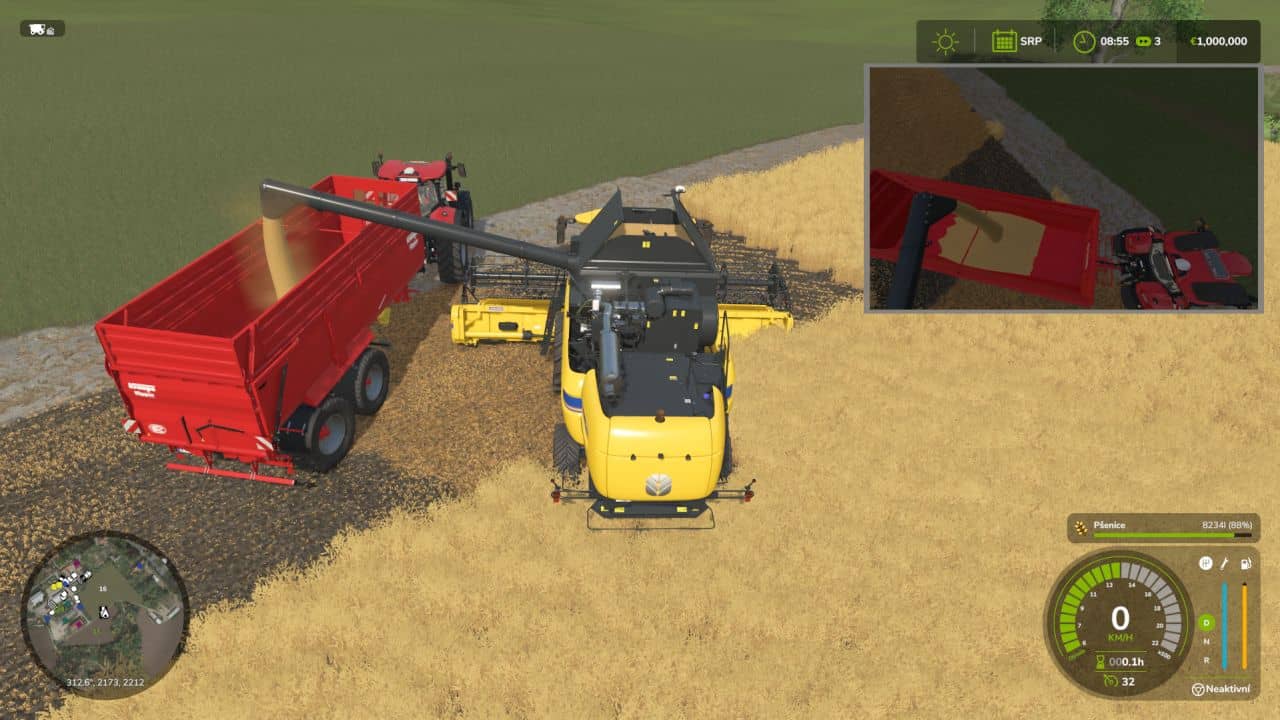Click the SRP calendar icon
Image resolution: width=1280 pixels, height=720 pixels.
(1003, 41)
